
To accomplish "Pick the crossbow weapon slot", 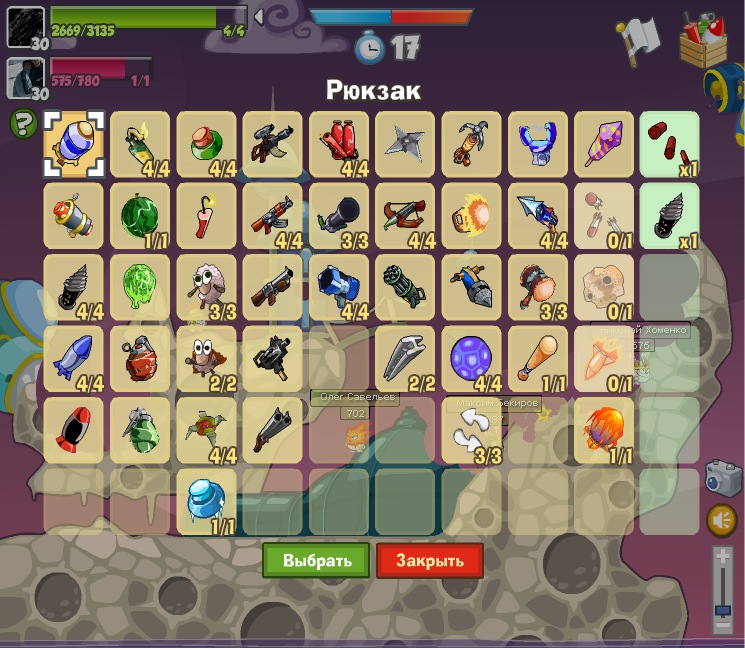I will click(x=405, y=215).
